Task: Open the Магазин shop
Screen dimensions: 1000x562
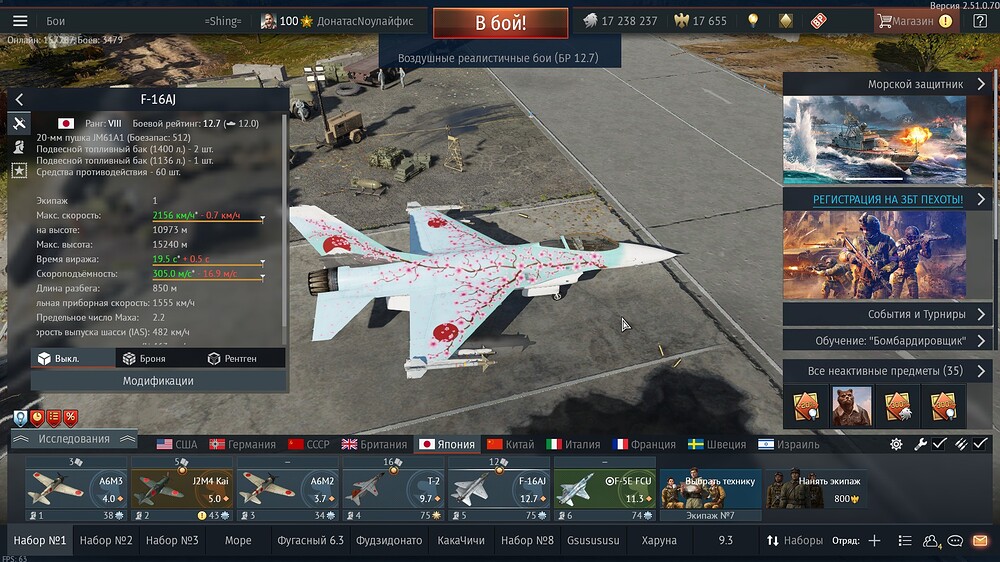Action: [914, 21]
